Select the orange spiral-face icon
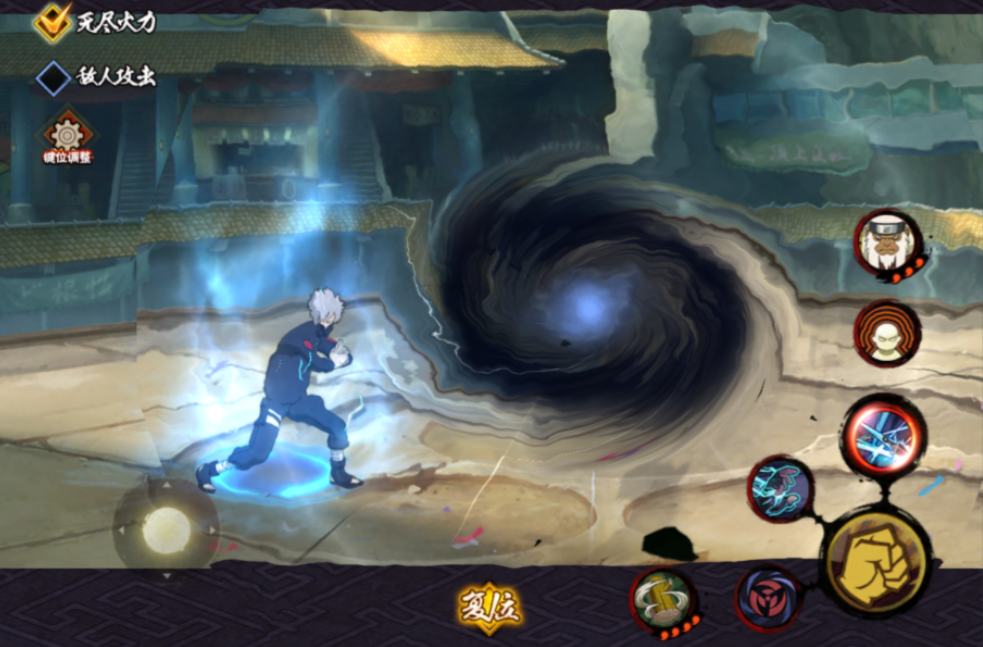The height and width of the screenshot is (647, 983). 887,333
